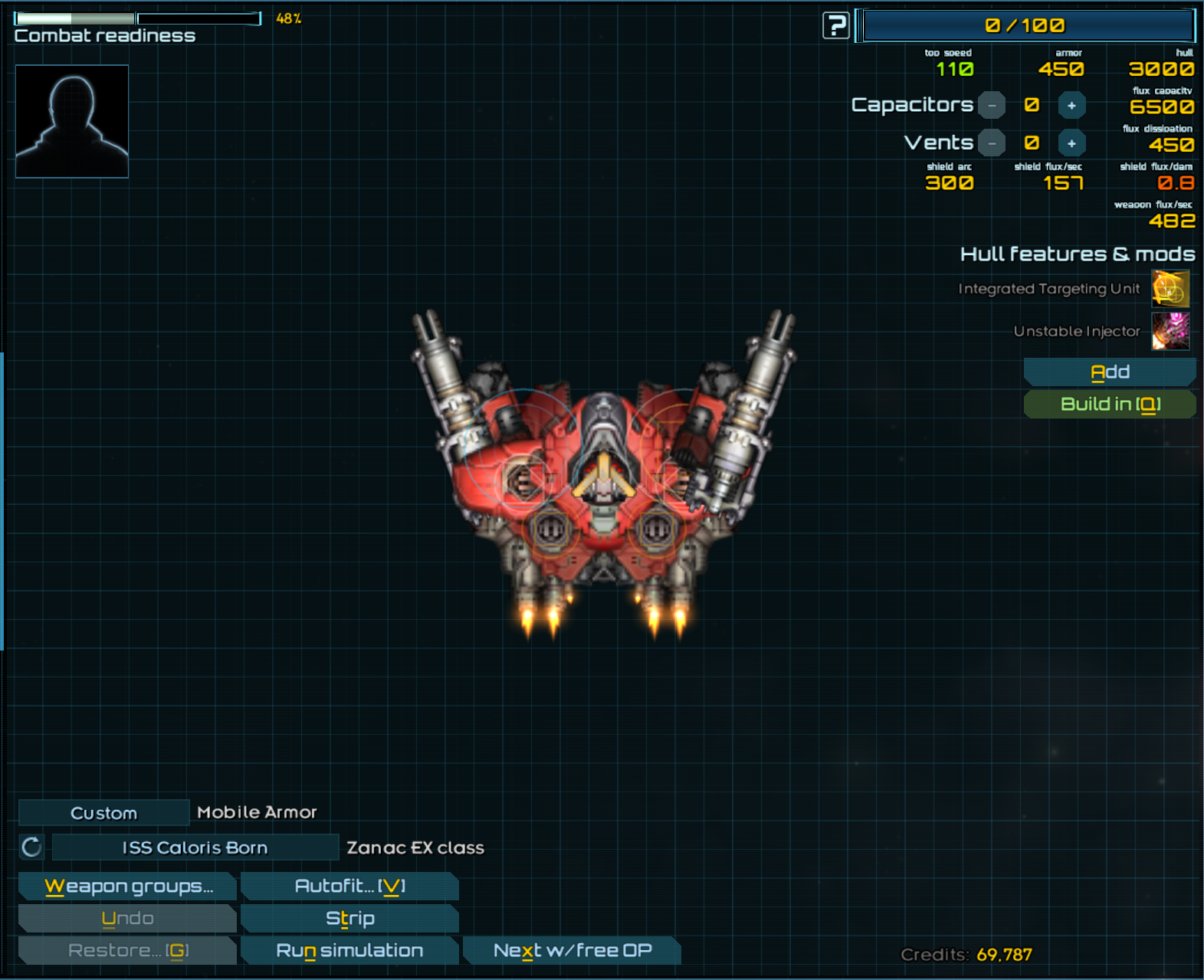Select the Integrated Targeting Unit icon
Viewport: 1204px width, 980px height.
[x=1170, y=289]
